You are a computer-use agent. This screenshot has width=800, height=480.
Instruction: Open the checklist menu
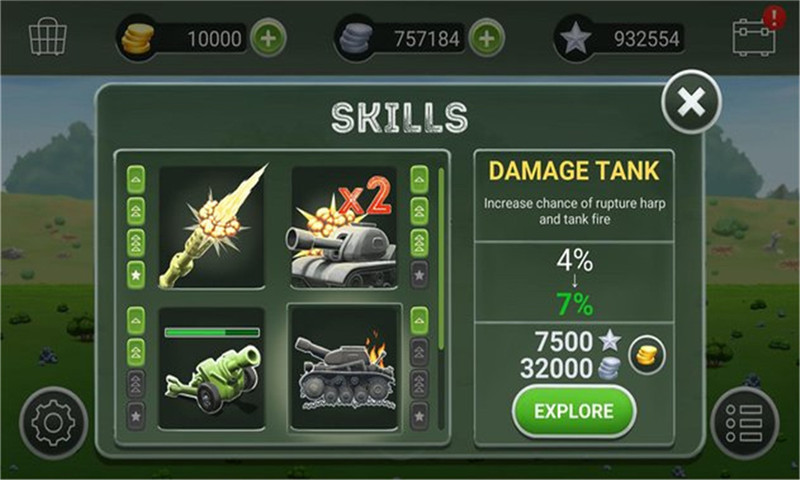(745, 422)
